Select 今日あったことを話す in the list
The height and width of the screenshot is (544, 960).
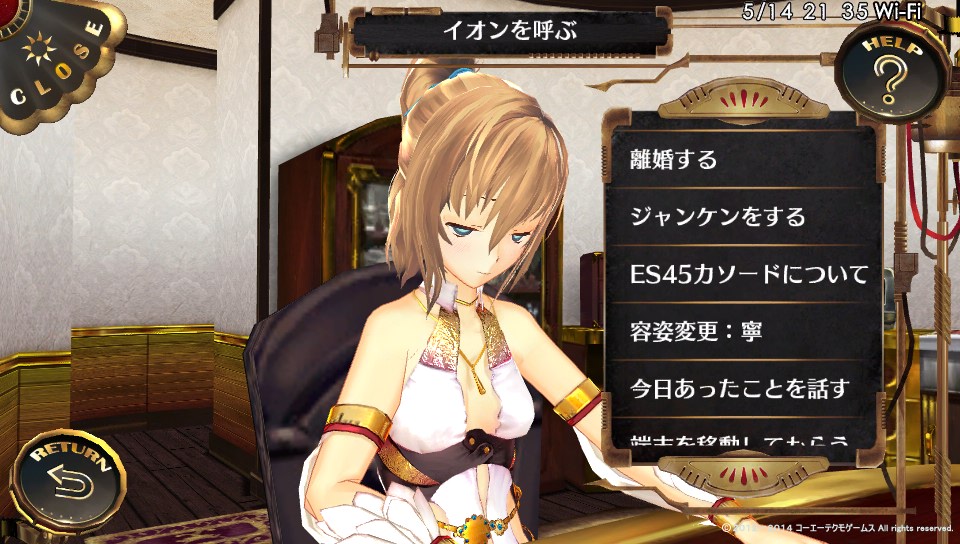coord(743,386)
